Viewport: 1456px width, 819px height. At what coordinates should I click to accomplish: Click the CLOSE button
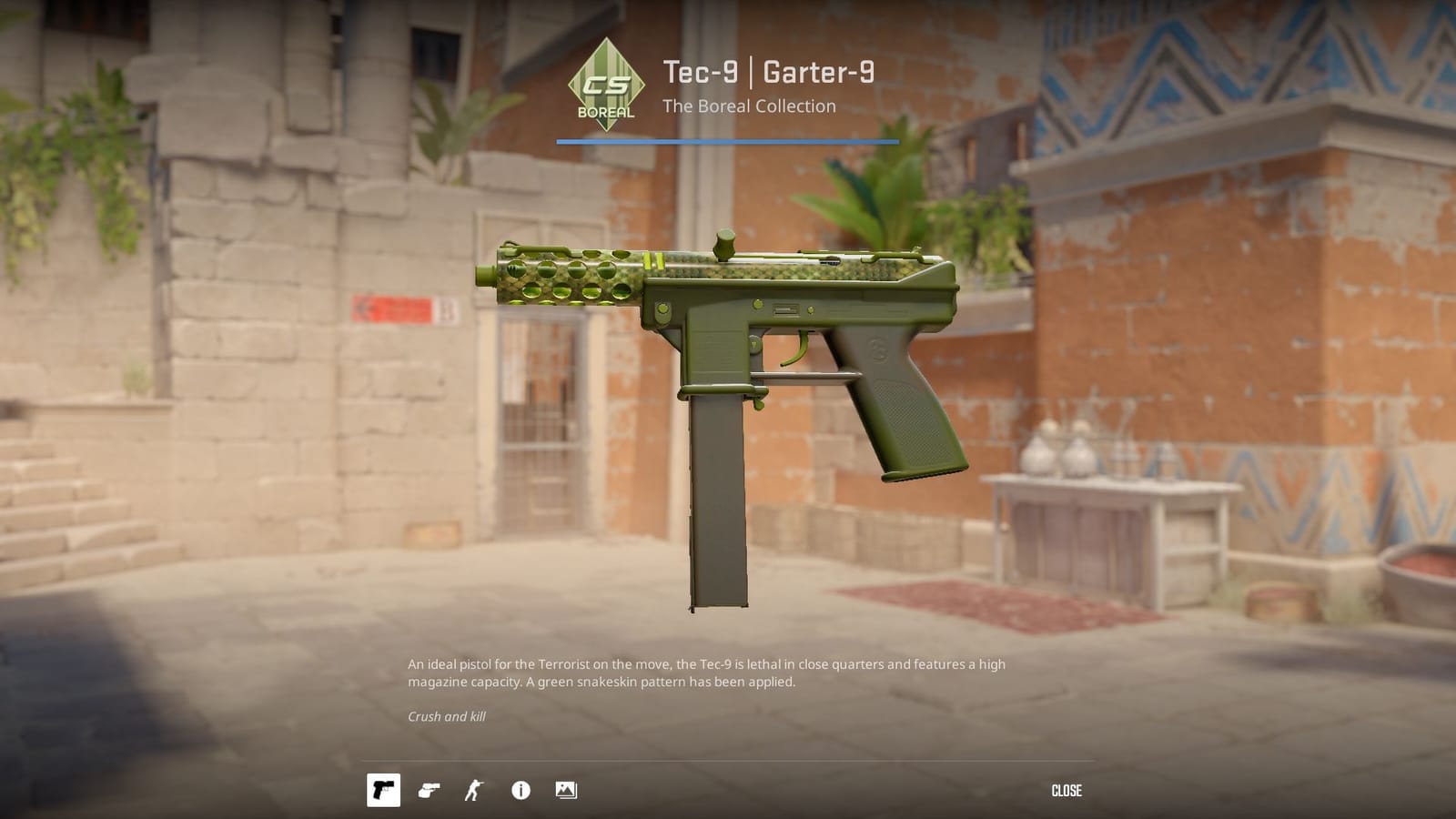point(1067,790)
